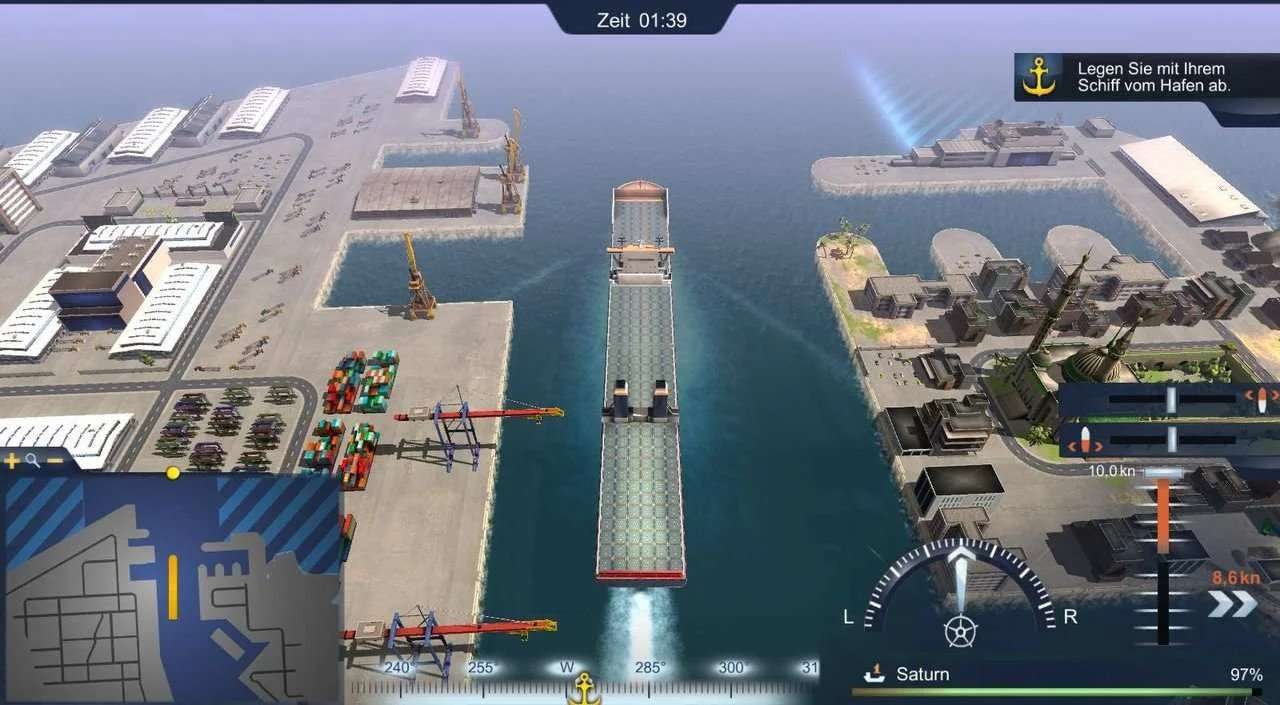Adjust the stern thruster slider
Viewport: 1280px width, 705px height.
[1171, 439]
